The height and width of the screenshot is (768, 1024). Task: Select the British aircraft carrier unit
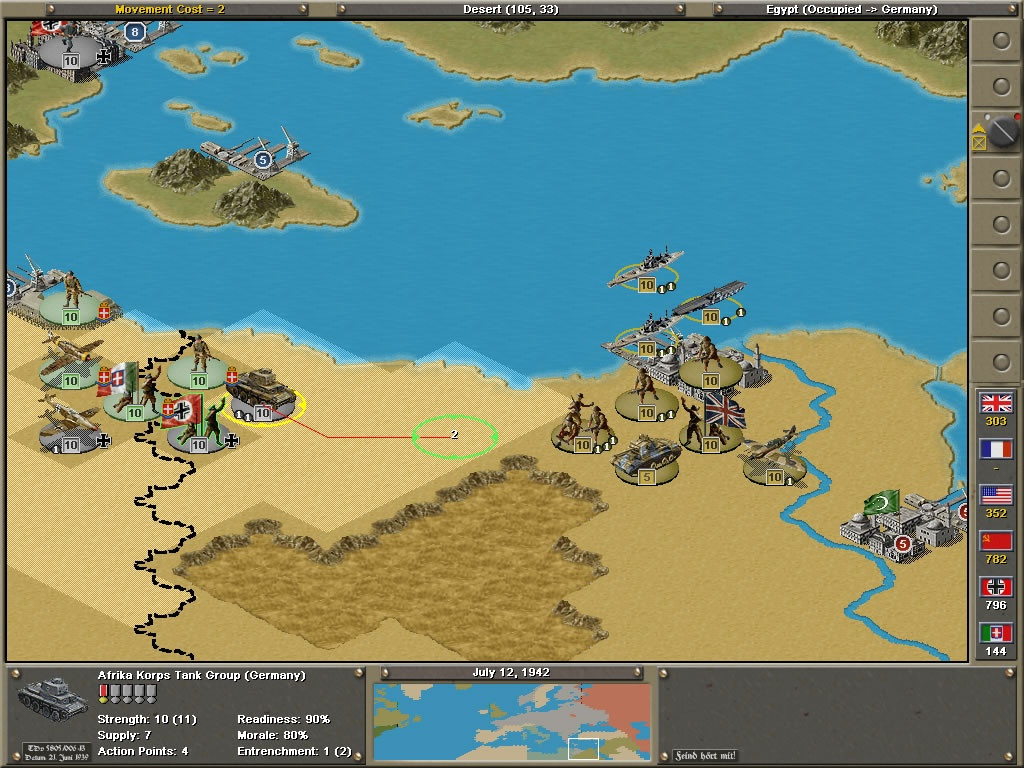(x=708, y=300)
